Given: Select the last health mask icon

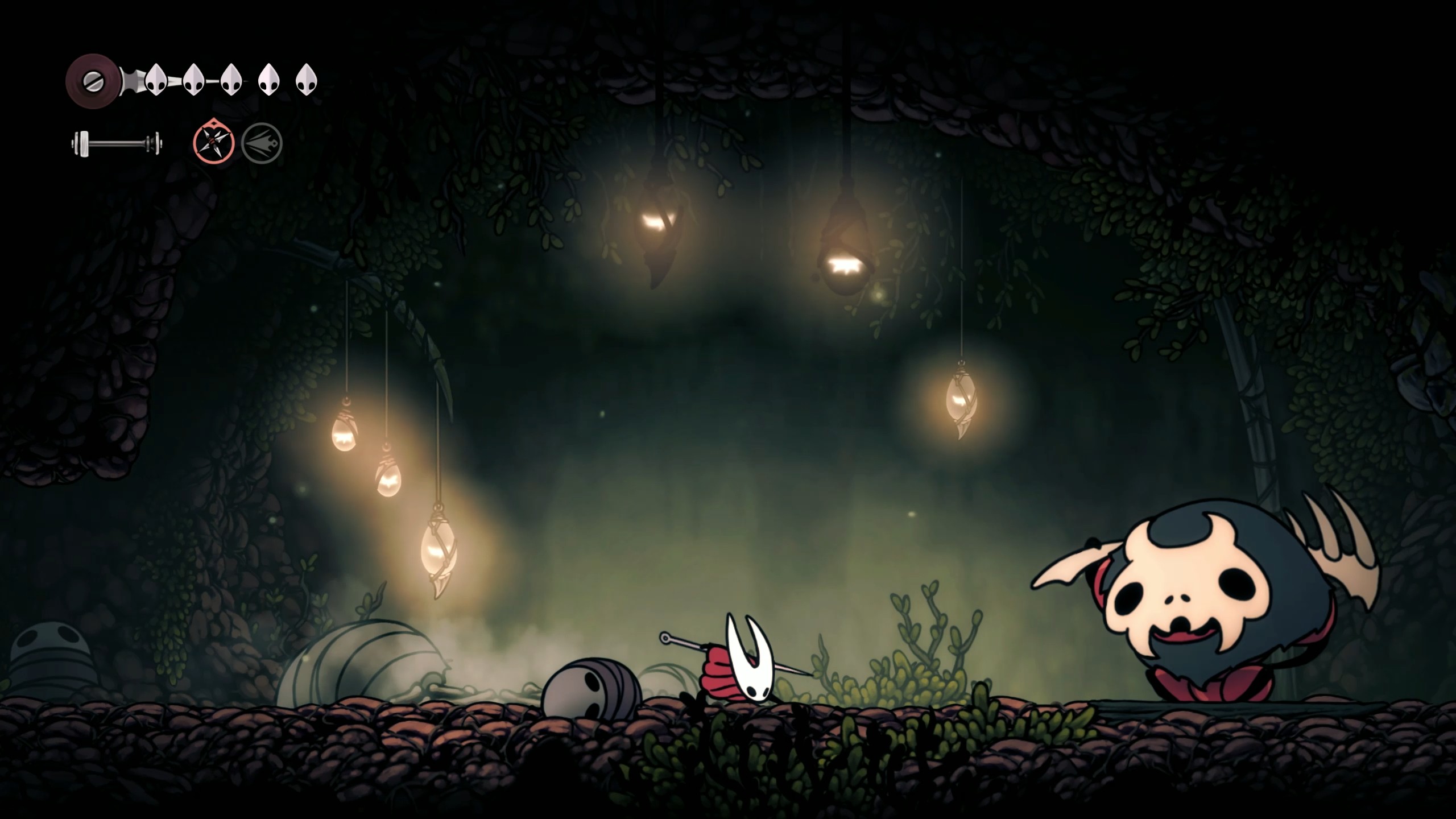Looking at the screenshot, I should pos(305,80).
